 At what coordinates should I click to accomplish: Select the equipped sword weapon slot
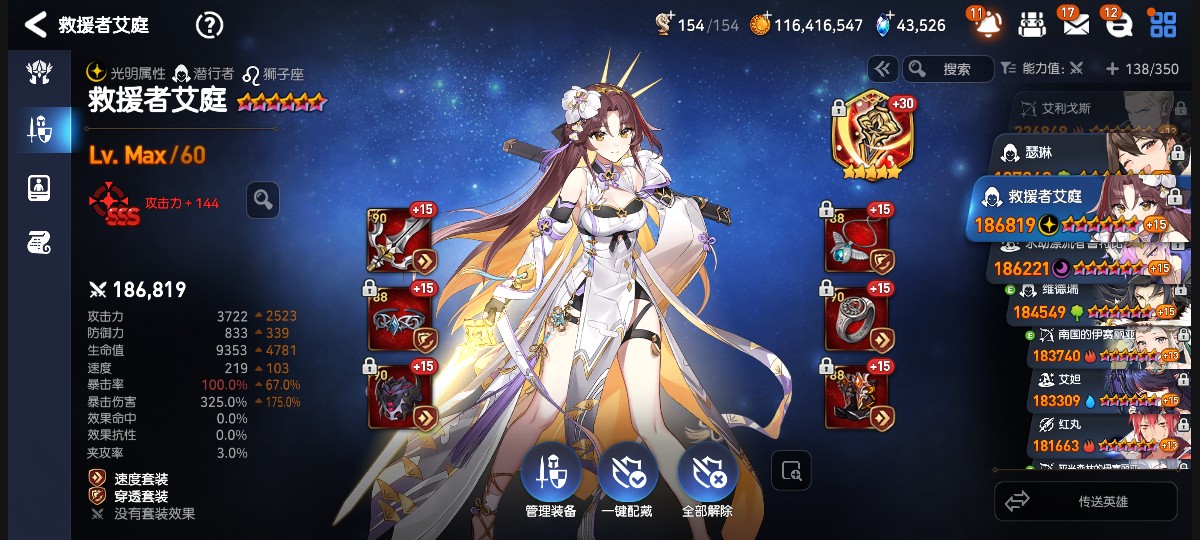pos(400,240)
